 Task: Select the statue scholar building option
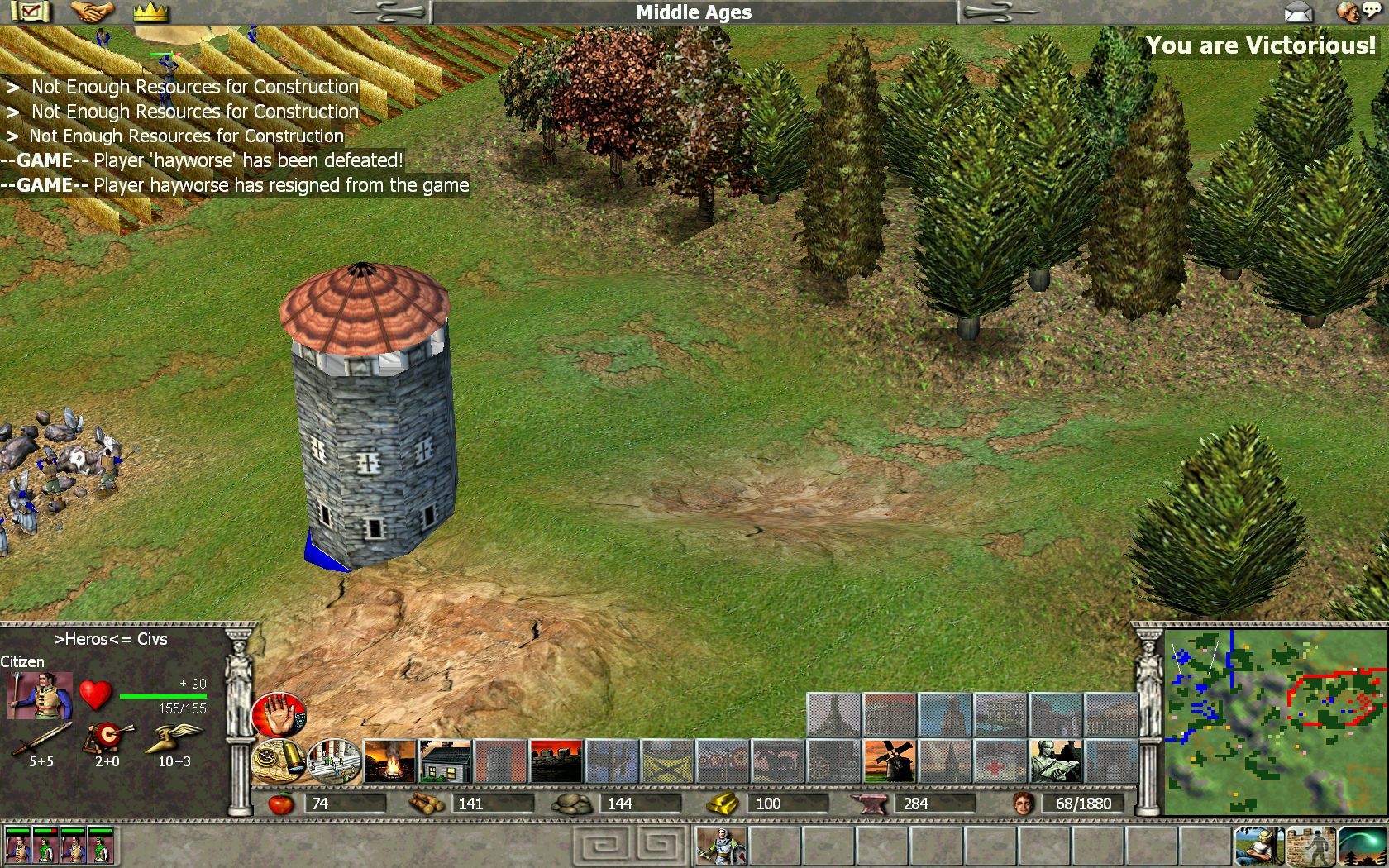pos(1056,761)
